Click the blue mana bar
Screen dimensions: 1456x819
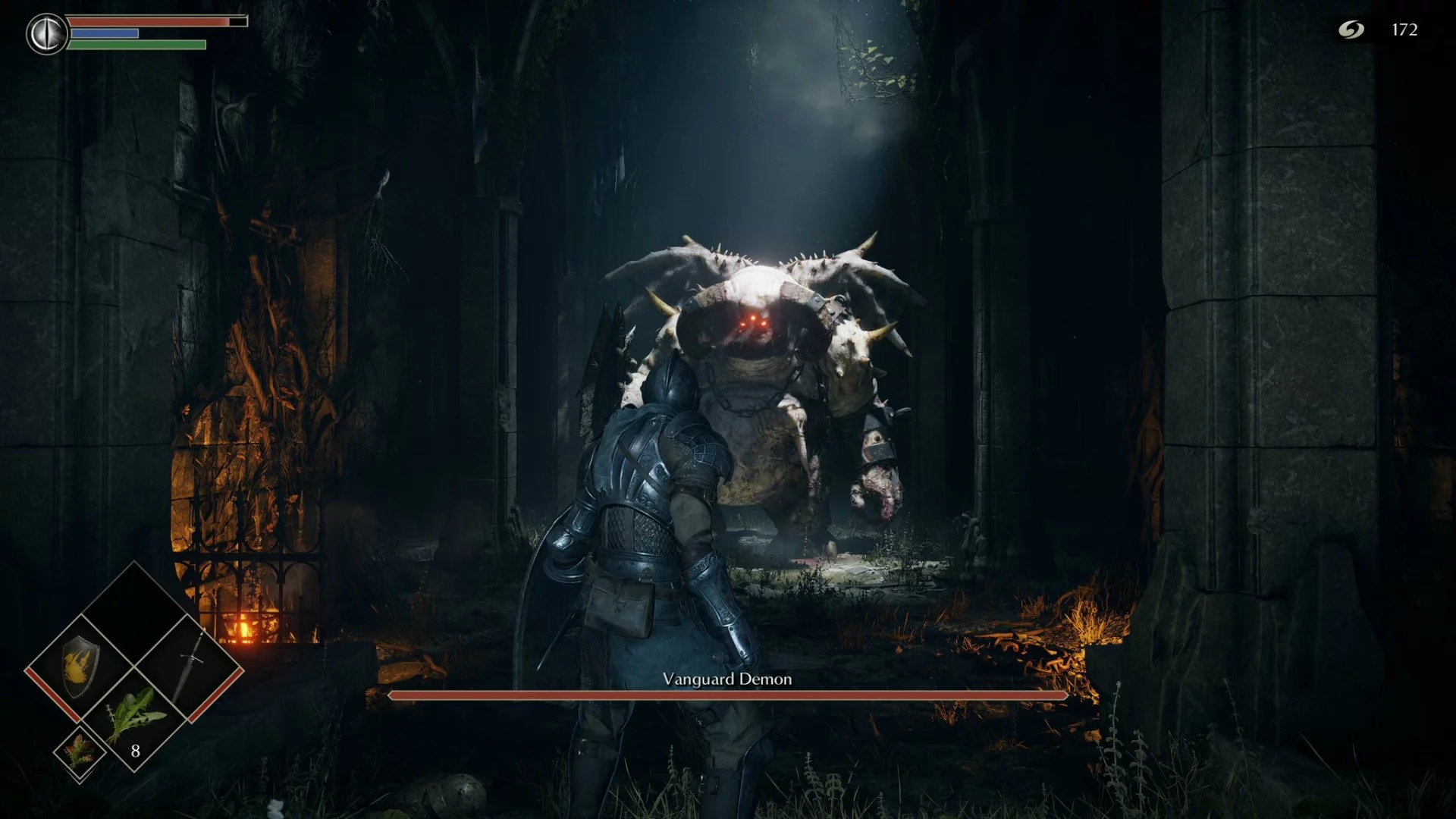(x=106, y=34)
